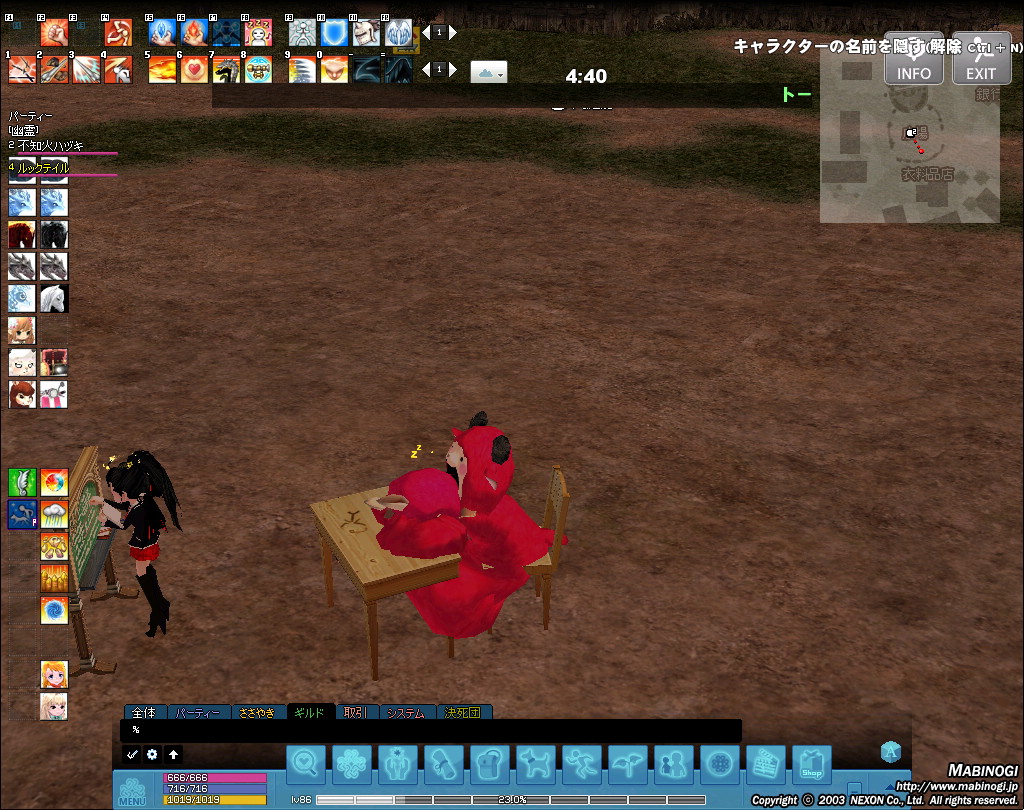Click the EXIT button

tap(980, 61)
